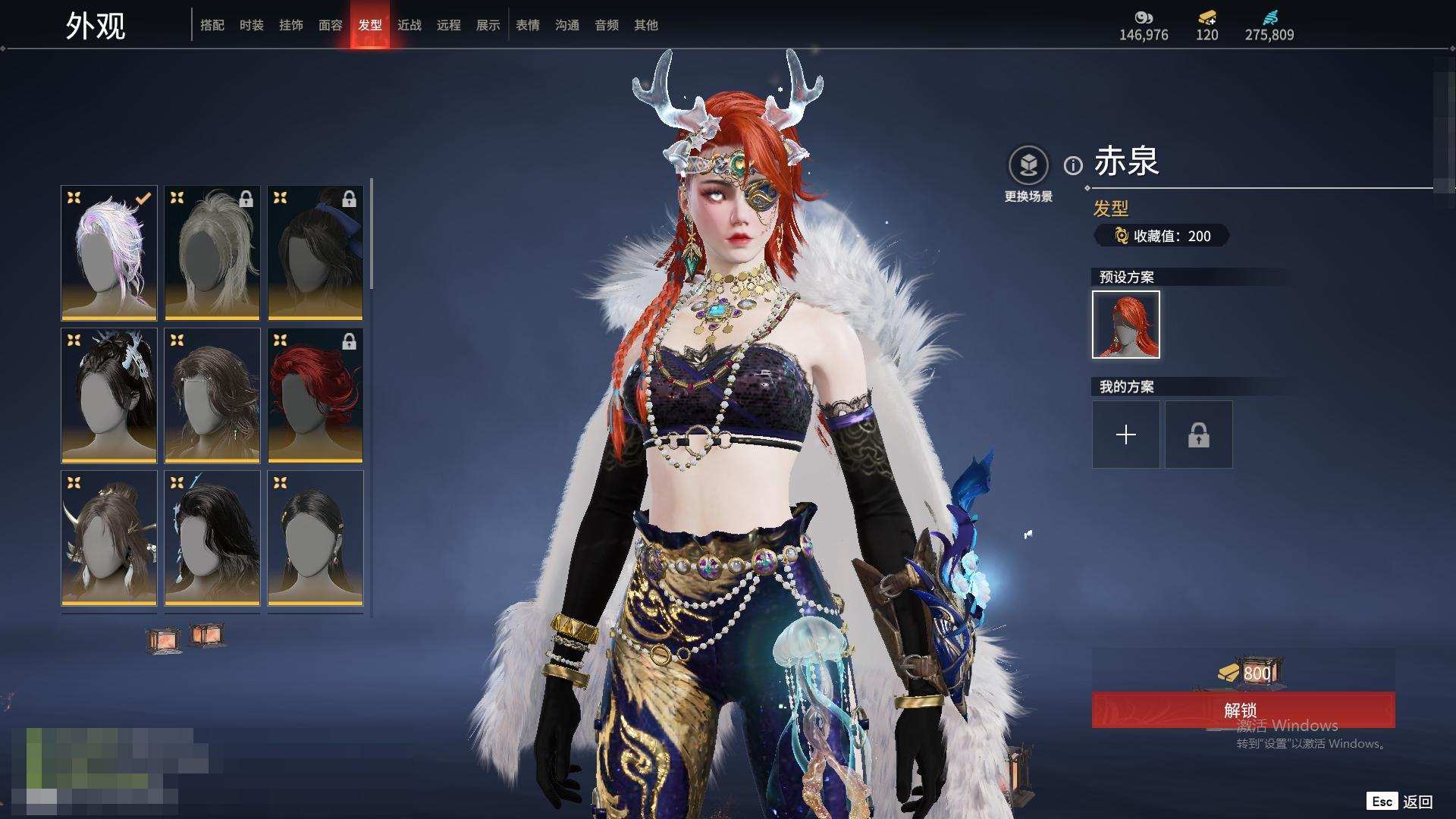Open the info icon beside 赤泉
1456x819 pixels.
pyautogui.click(x=1073, y=165)
